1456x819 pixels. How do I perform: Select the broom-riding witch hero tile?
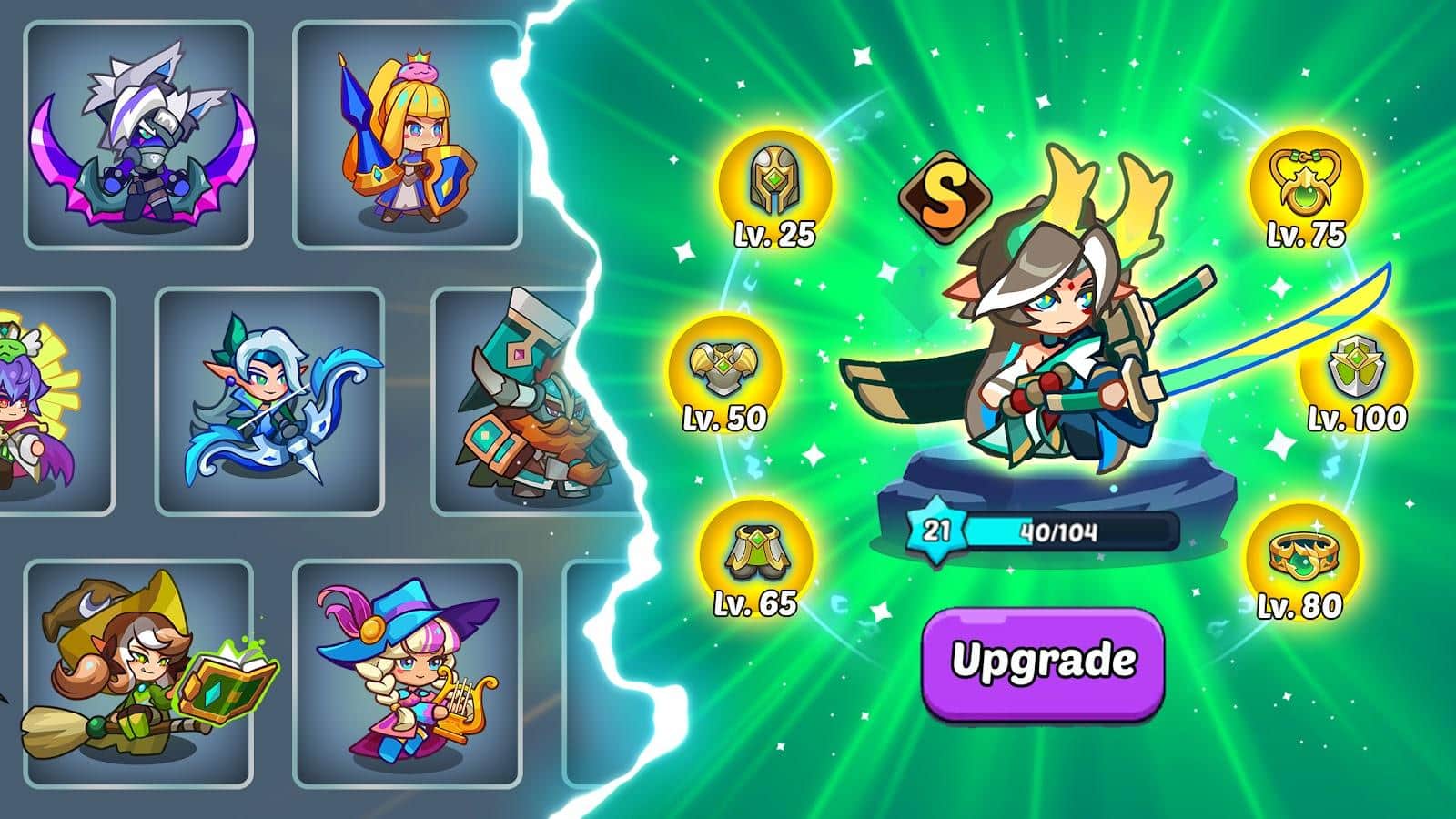[138, 673]
